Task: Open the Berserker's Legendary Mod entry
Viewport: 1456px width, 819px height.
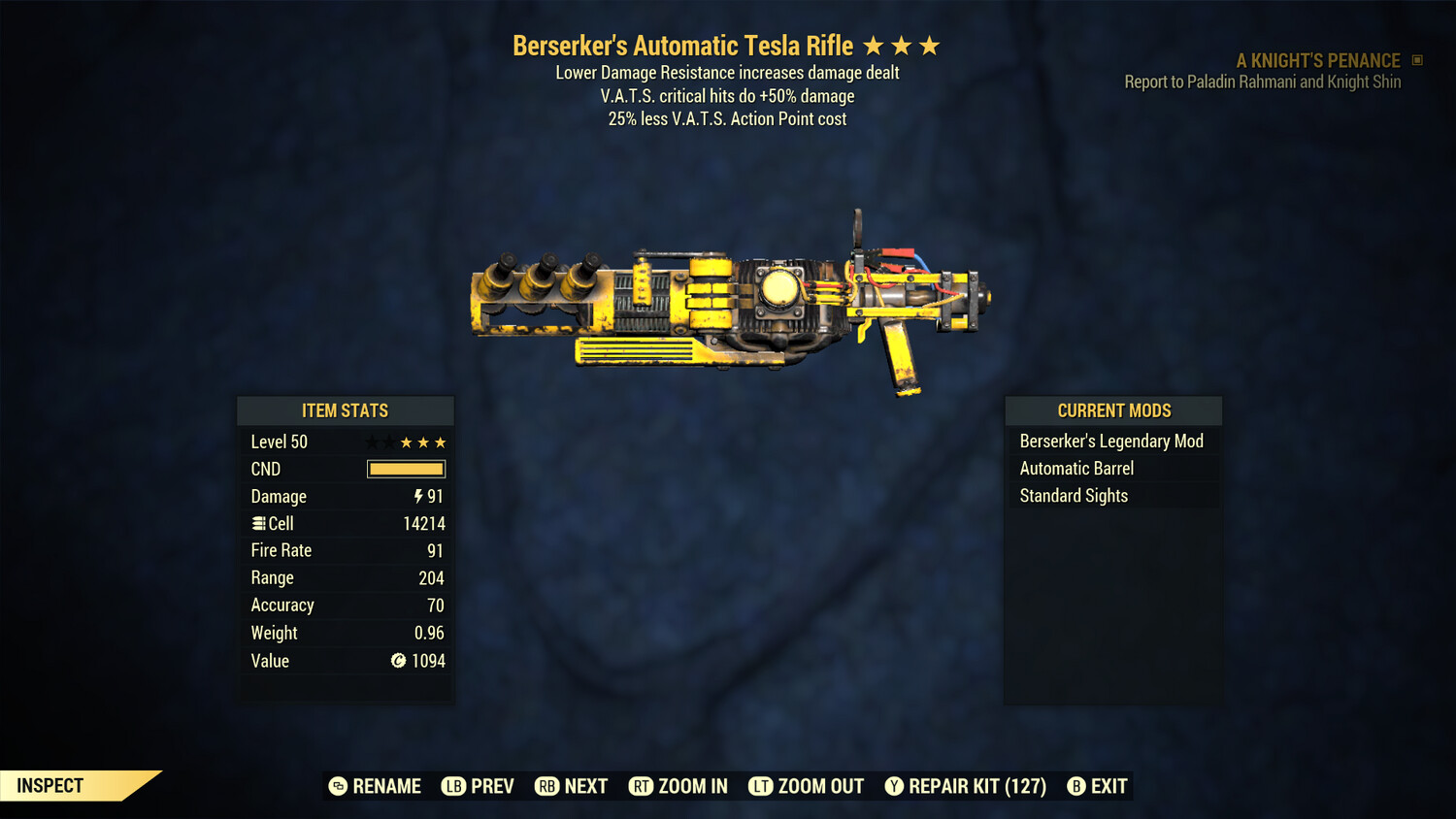Action: [x=1110, y=441]
